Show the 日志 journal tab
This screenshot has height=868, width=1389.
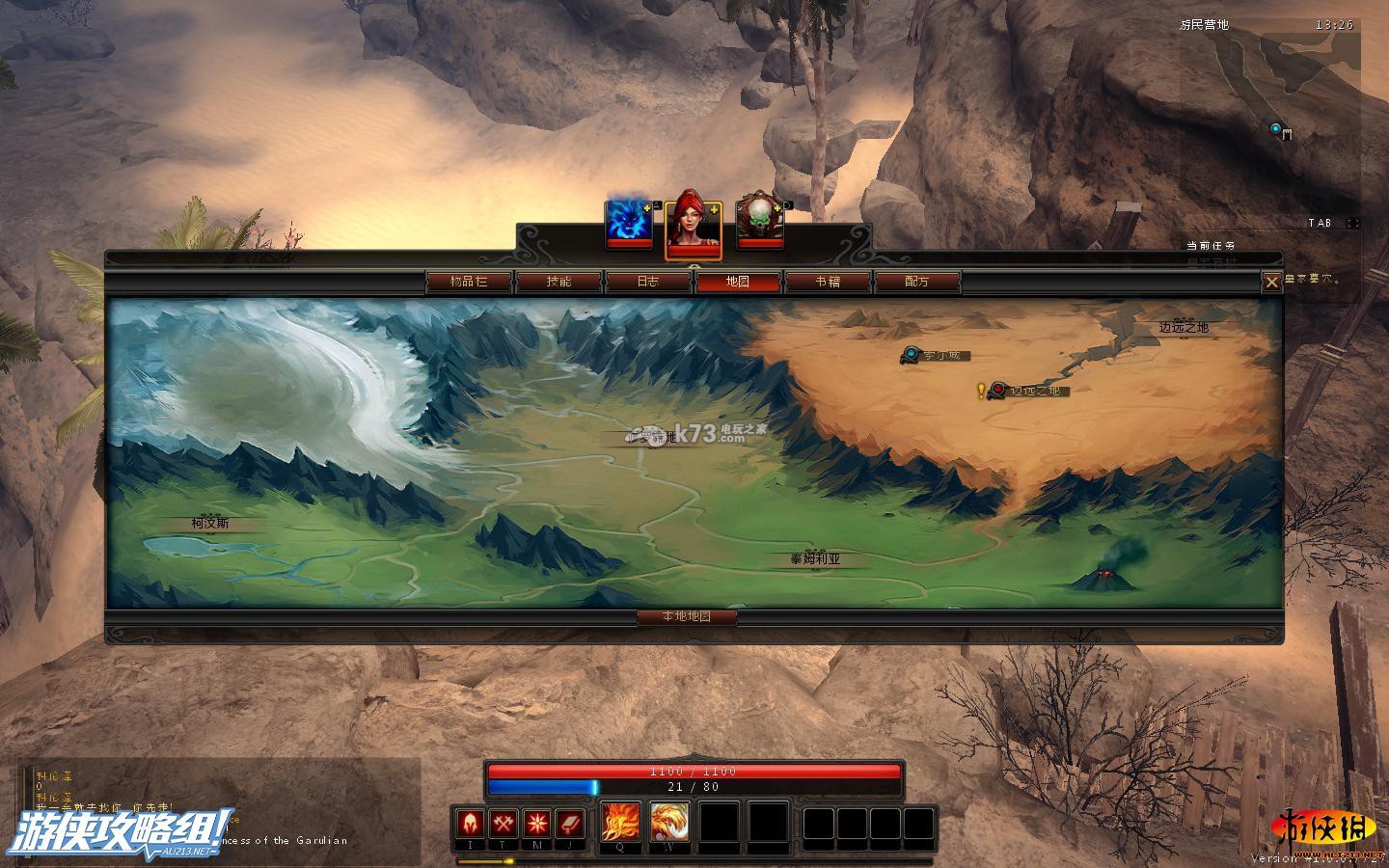click(648, 282)
